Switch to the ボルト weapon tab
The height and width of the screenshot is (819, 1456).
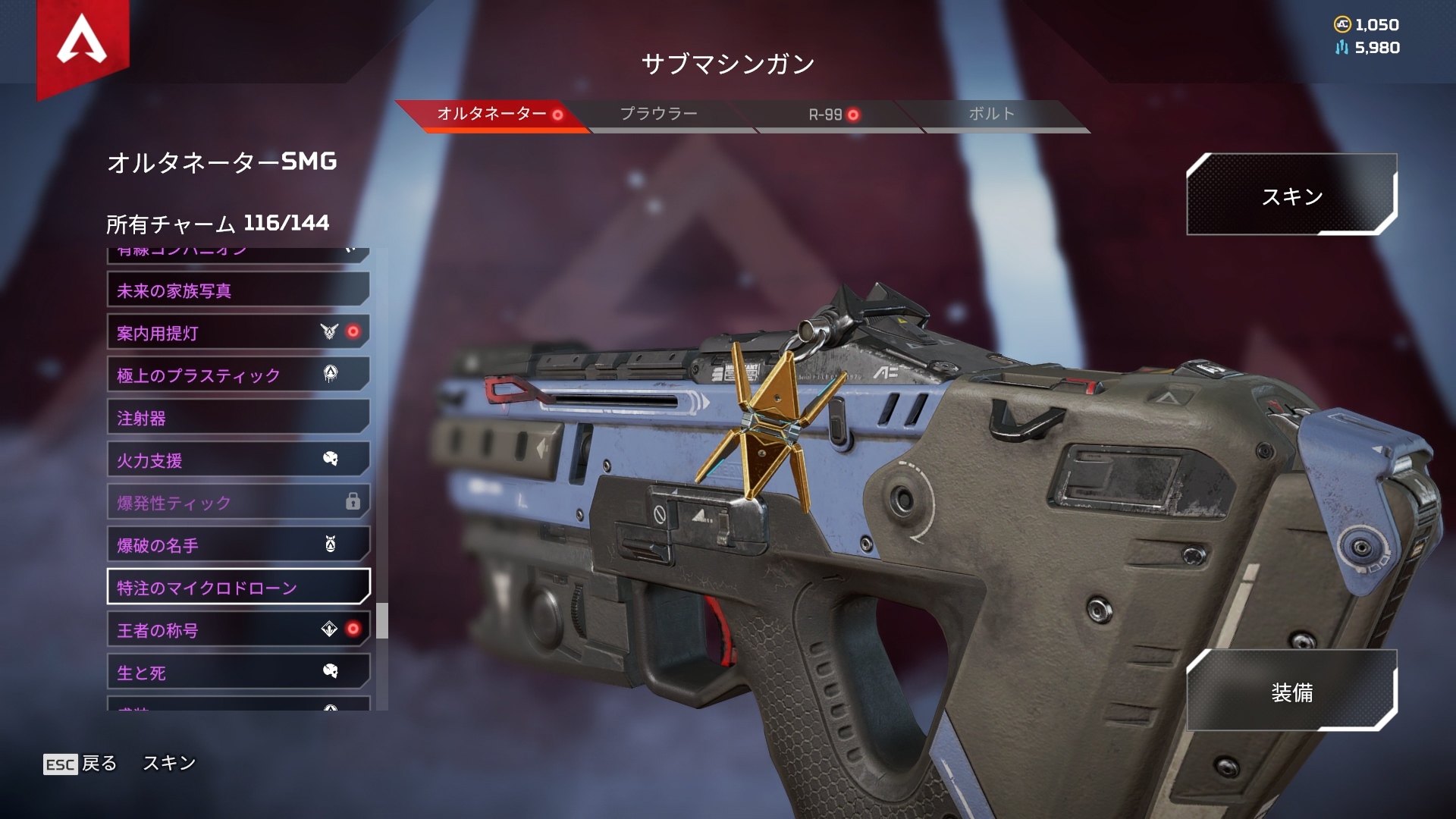(991, 115)
